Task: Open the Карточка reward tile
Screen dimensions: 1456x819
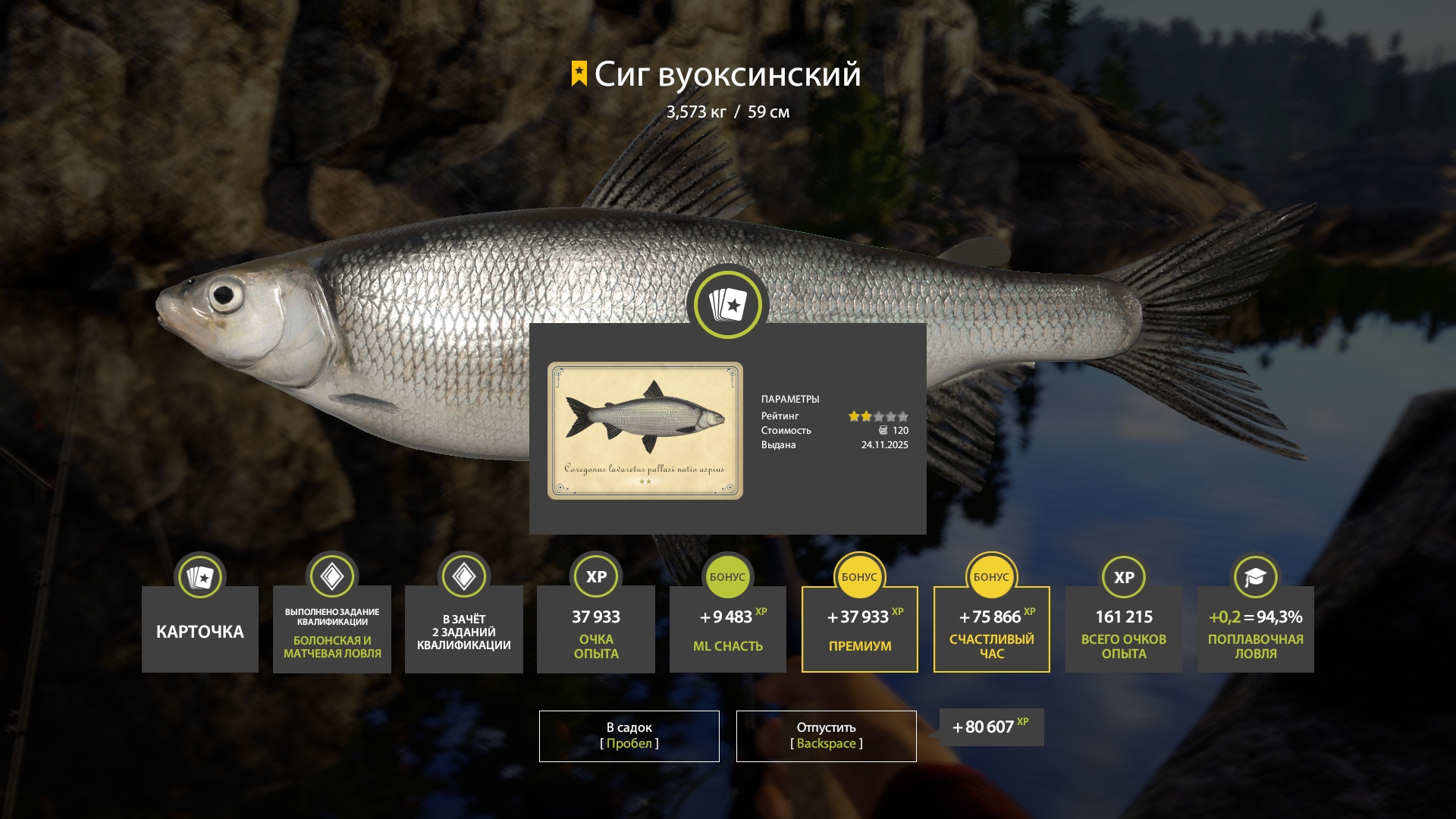Action: 200,629
